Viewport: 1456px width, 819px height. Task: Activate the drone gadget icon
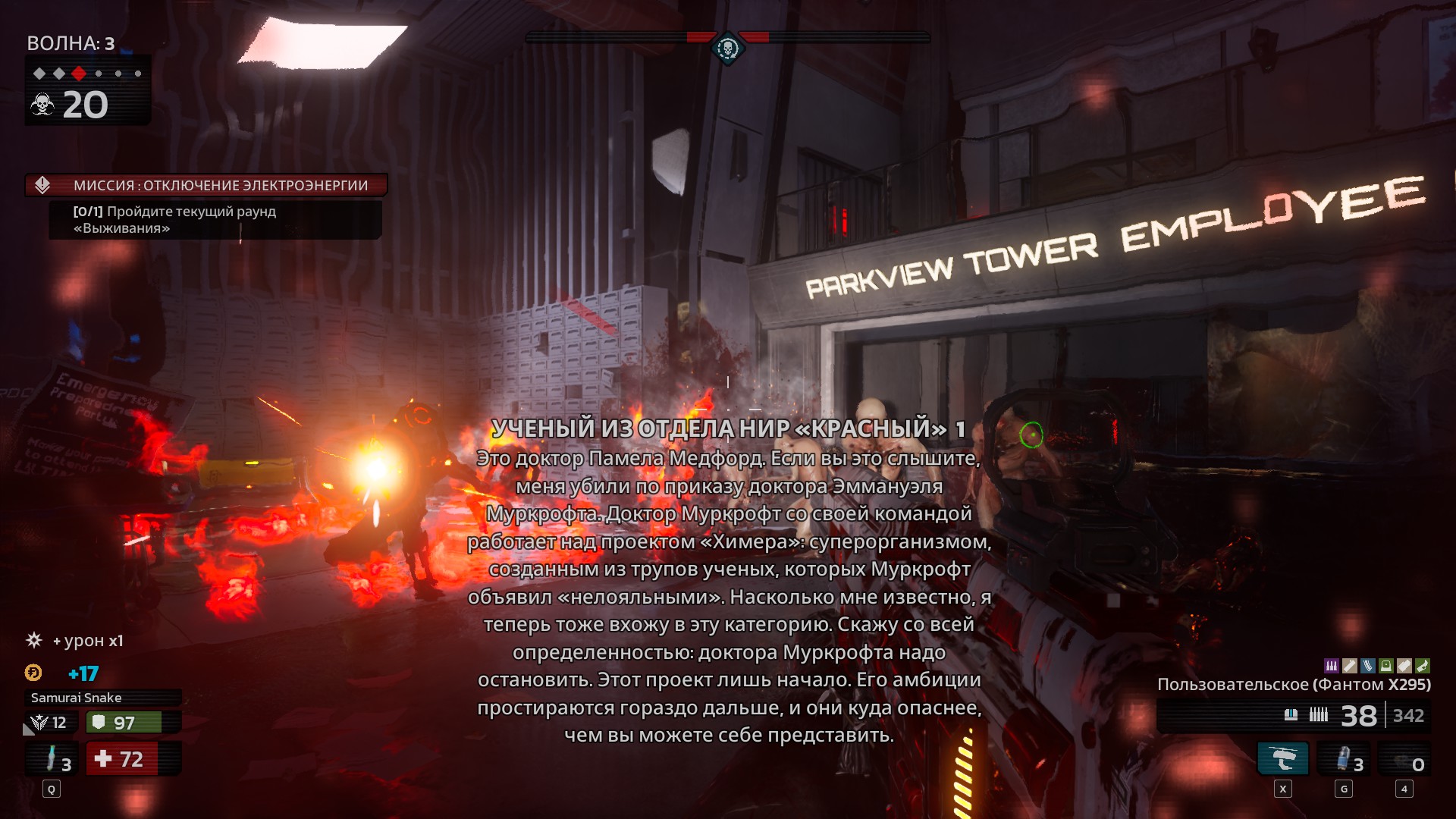[x=1282, y=759]
